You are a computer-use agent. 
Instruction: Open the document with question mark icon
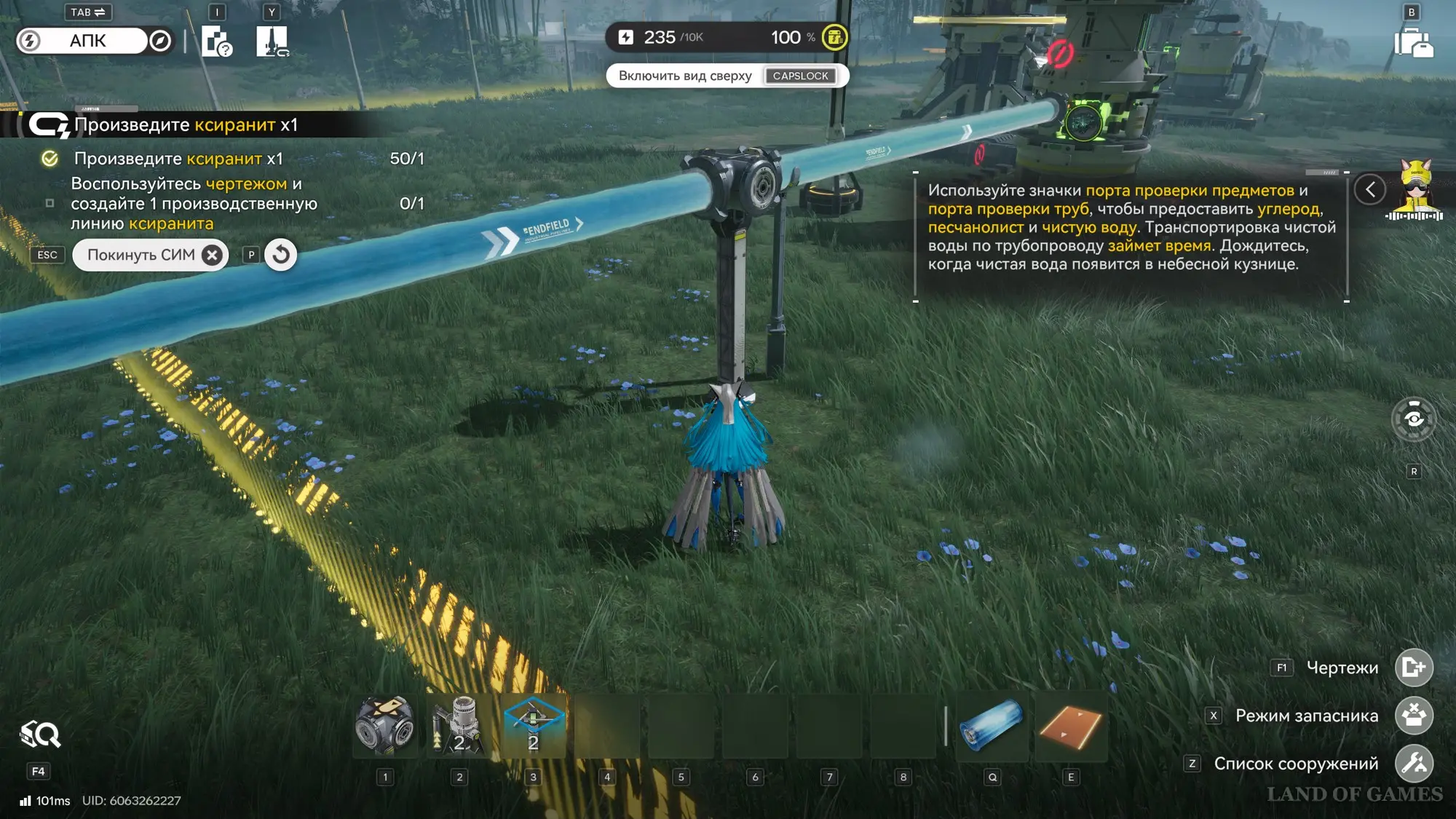pos(216,41)
